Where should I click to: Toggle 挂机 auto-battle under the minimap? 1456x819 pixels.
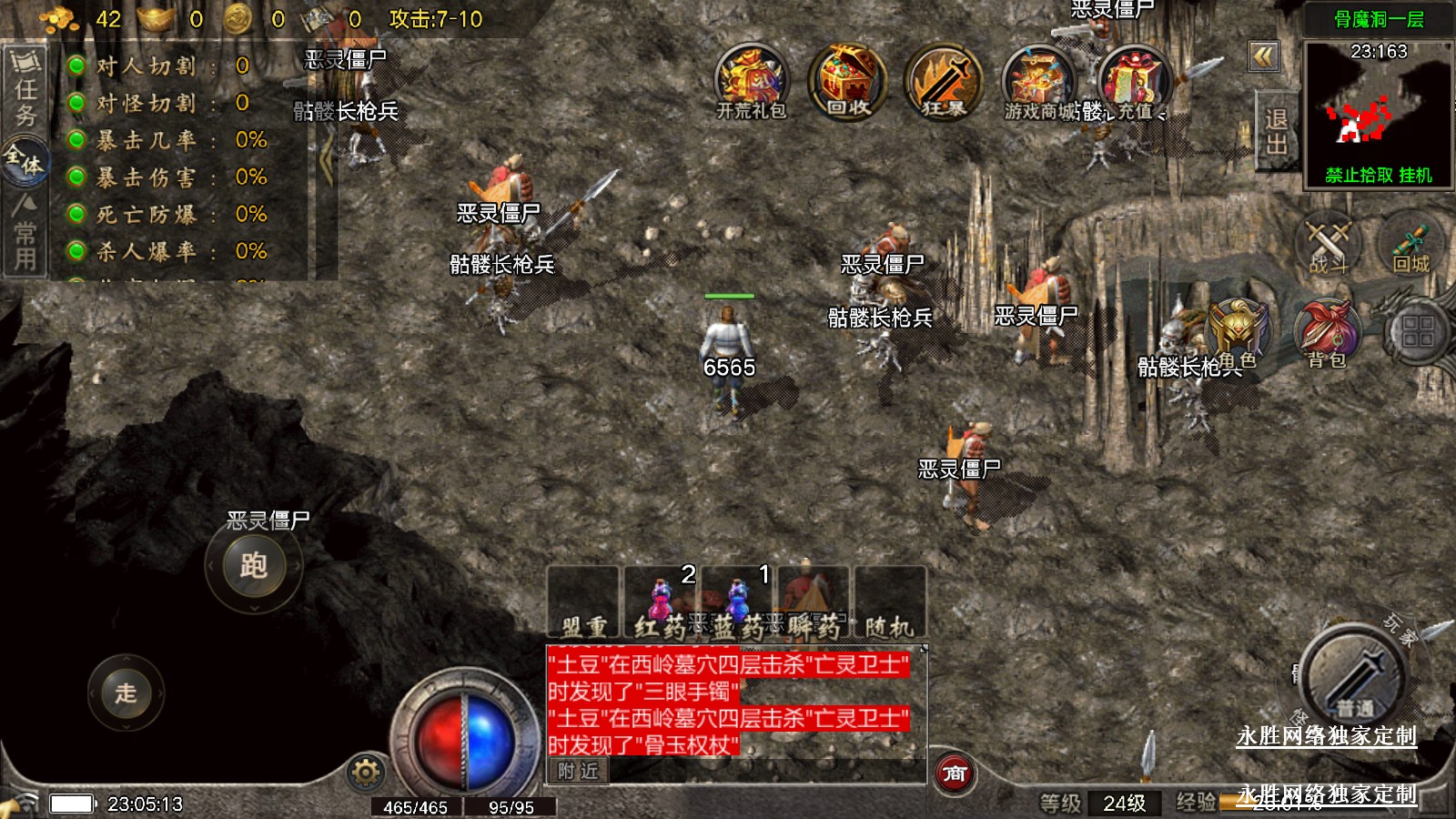(1416, 175)
